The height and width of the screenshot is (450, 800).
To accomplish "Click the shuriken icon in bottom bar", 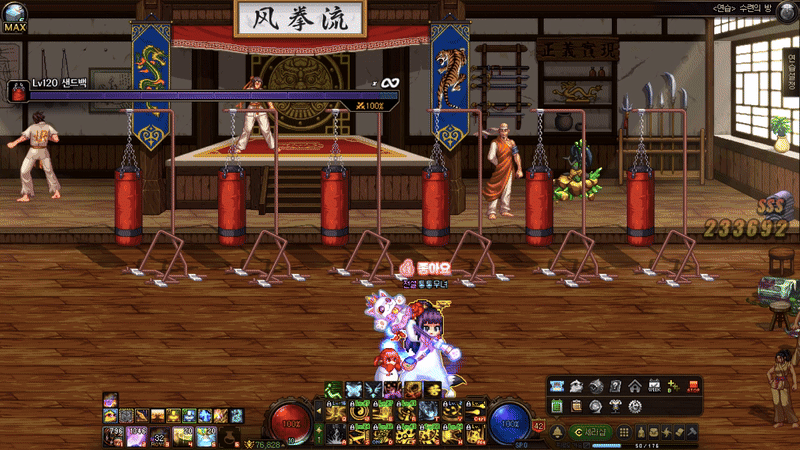I will pos(666,432).
